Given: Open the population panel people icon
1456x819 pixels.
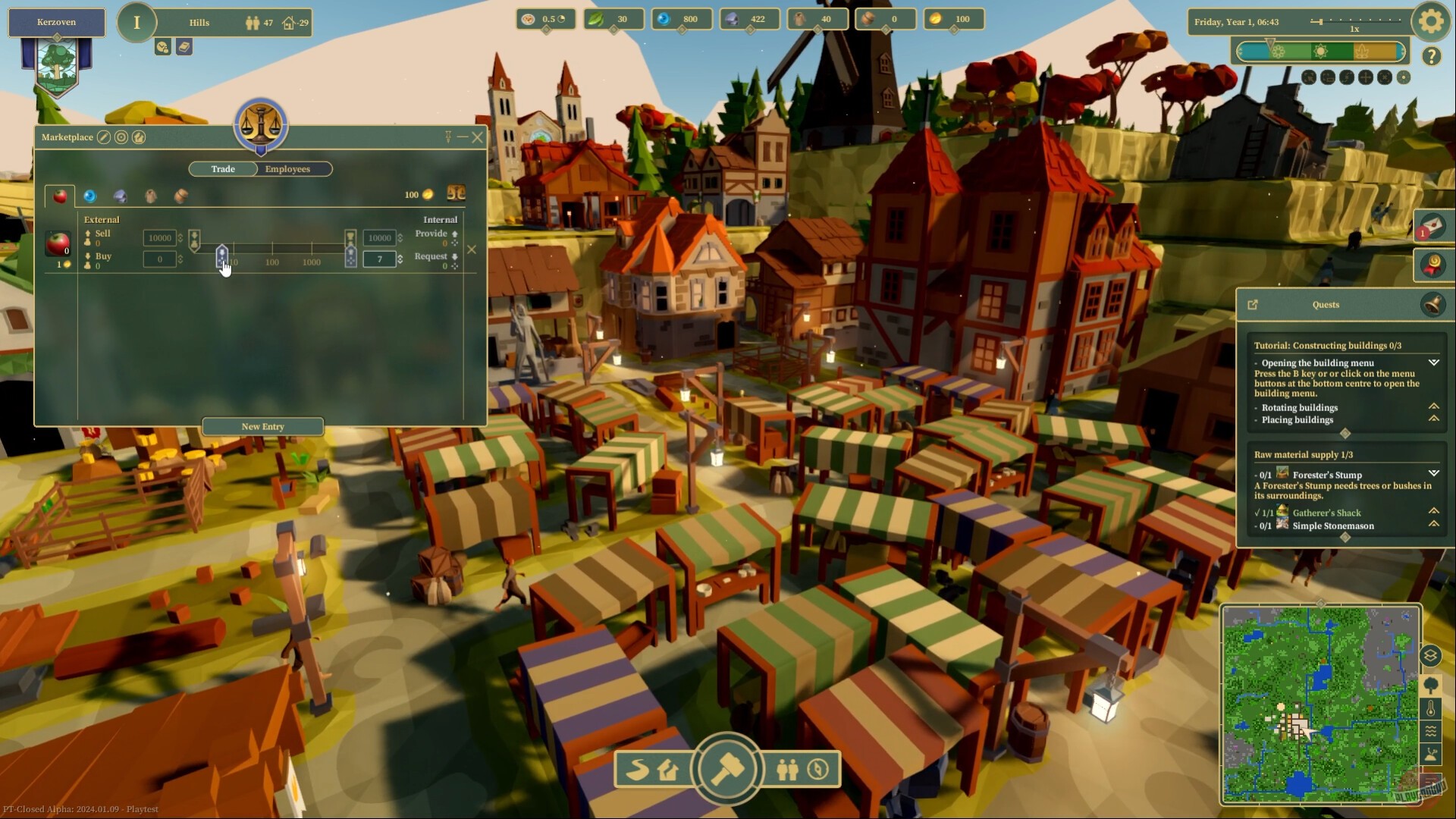Looking at the screenshot, I should coord(787,770).
